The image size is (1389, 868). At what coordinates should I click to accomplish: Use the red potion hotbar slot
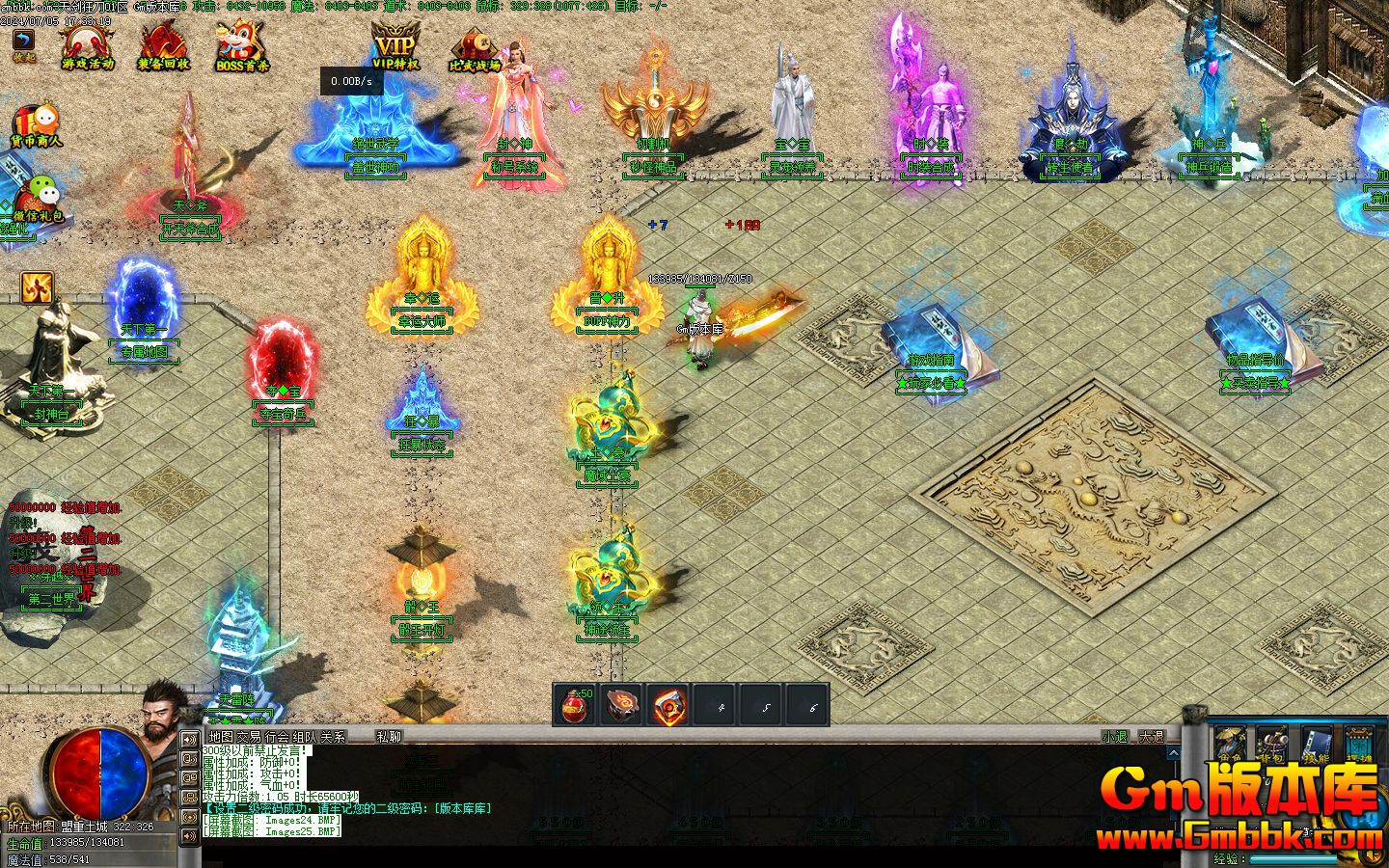(575, 705)
